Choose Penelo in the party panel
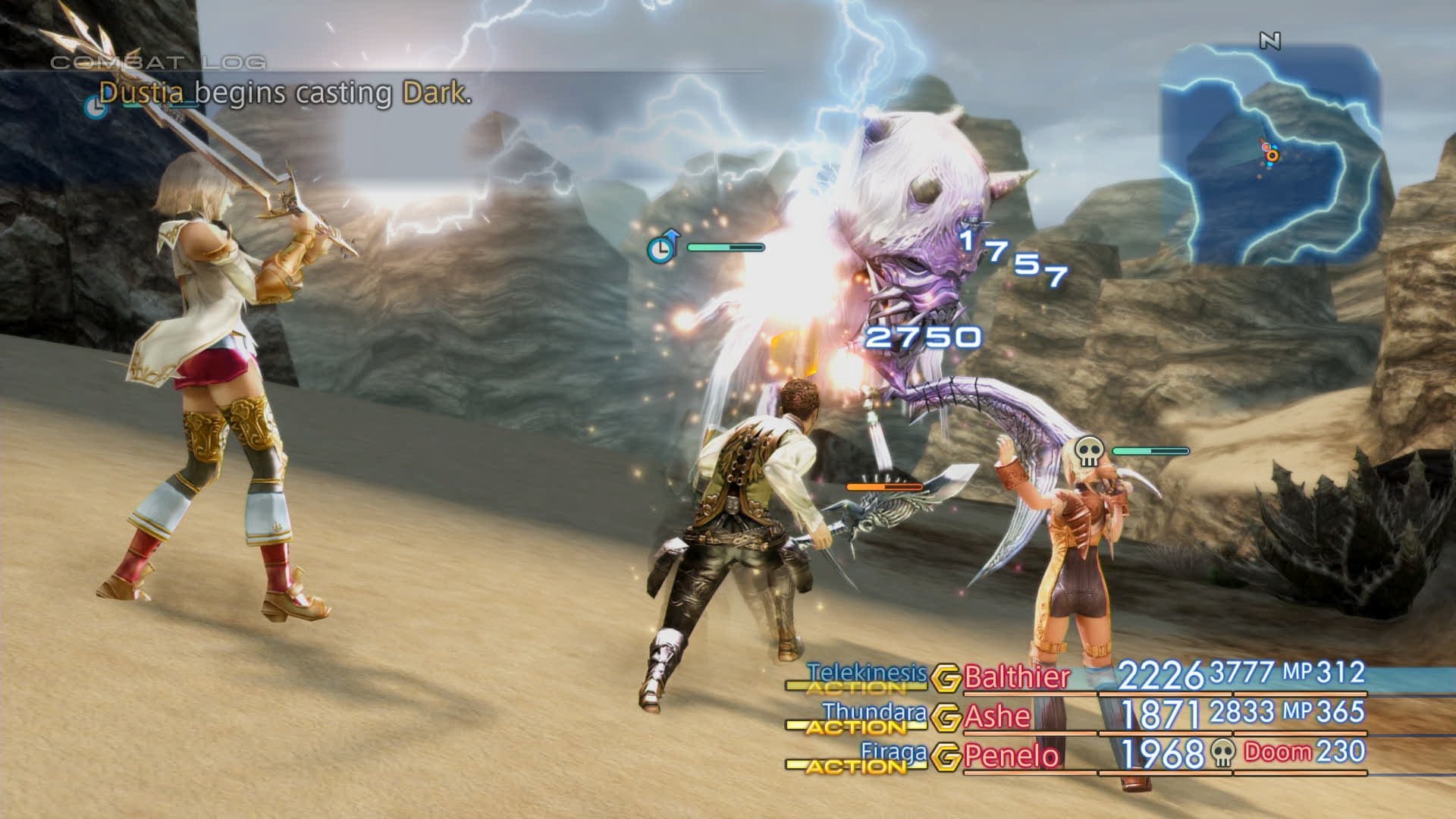Image resolution: width=1456 pixels, height=819 pixels. point(1012,756)
